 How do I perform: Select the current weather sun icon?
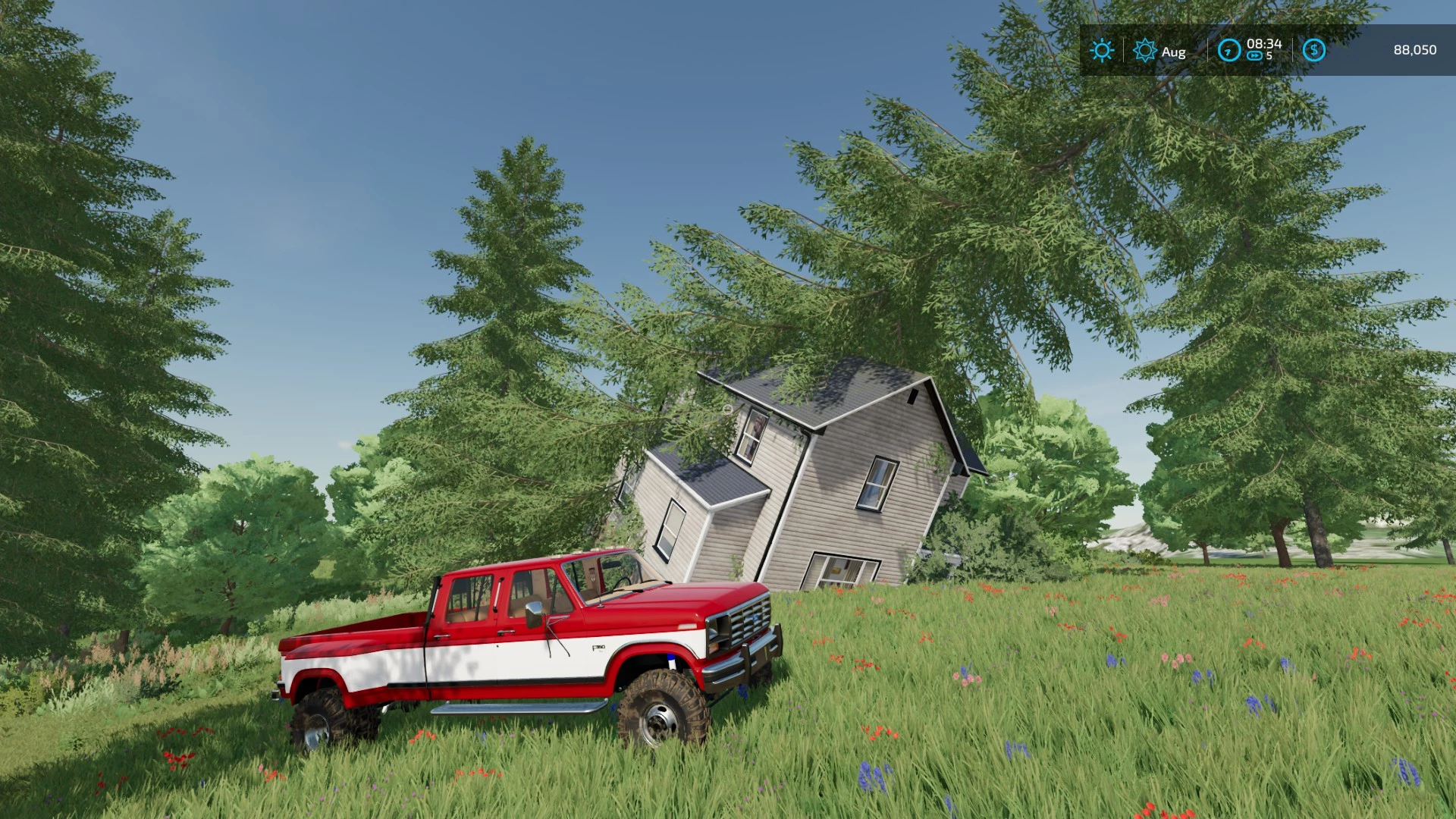[1100, 50]
